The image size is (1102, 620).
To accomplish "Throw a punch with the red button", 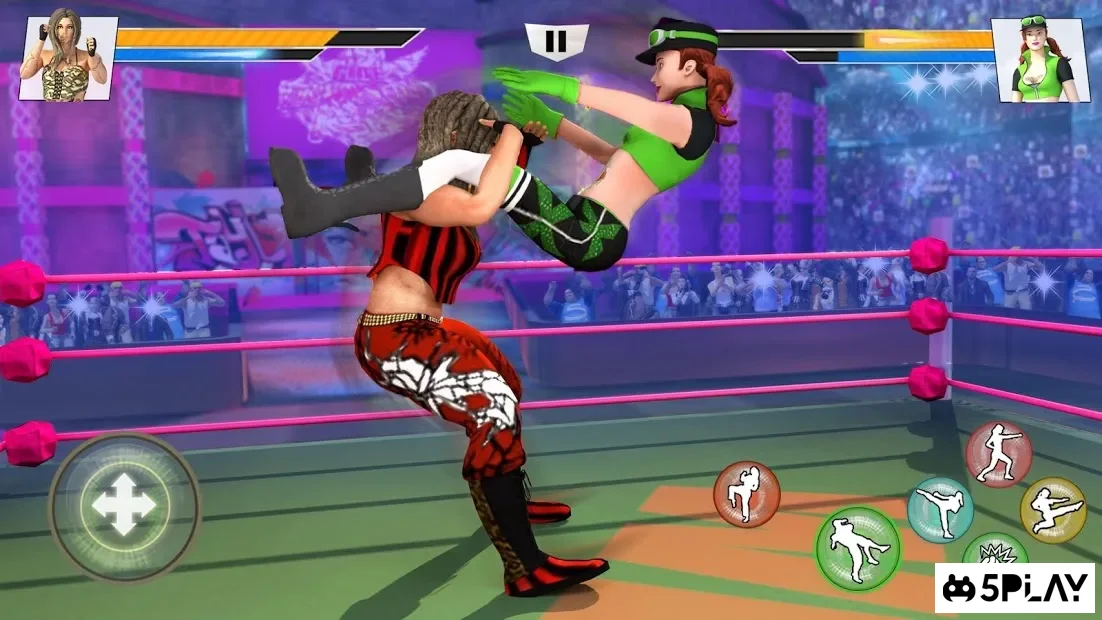I will pos(998,454).
